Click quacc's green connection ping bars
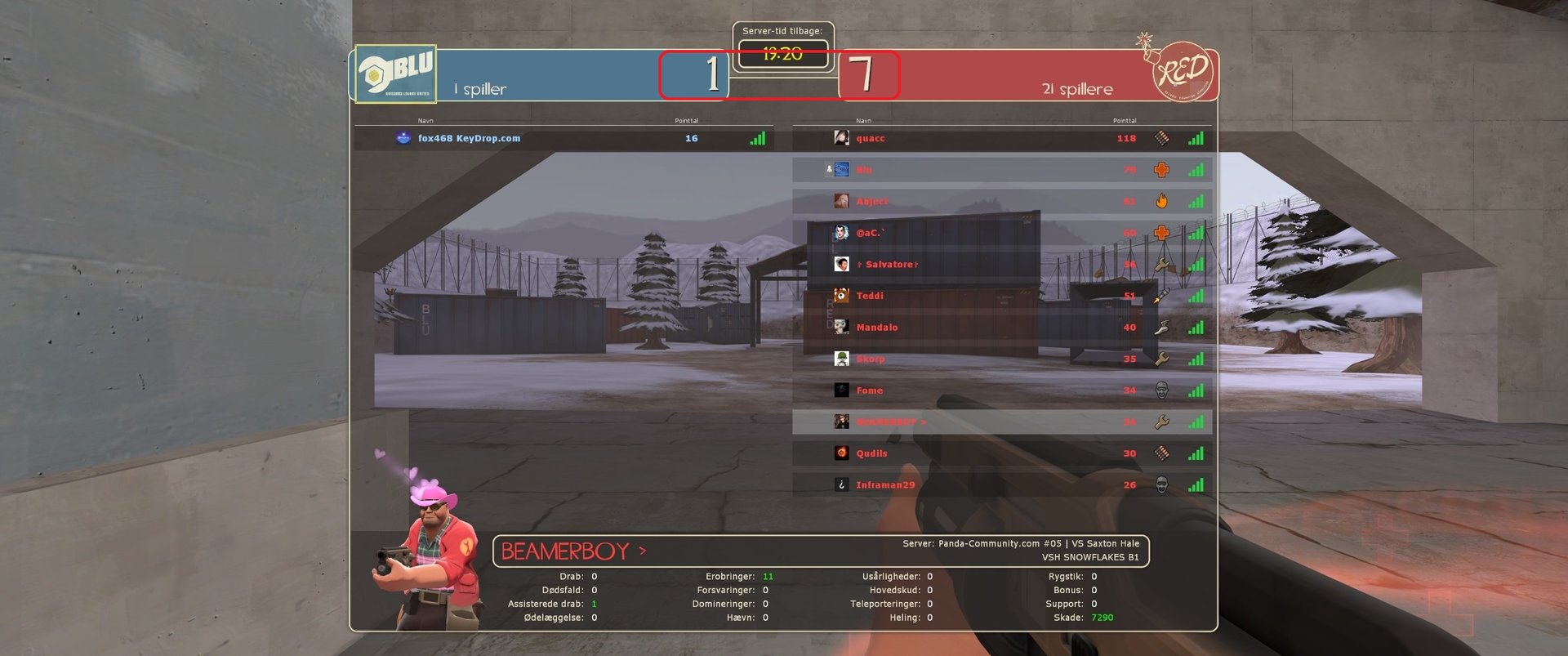Screen dimensions: 1568x656 (x=1196, y=138)
